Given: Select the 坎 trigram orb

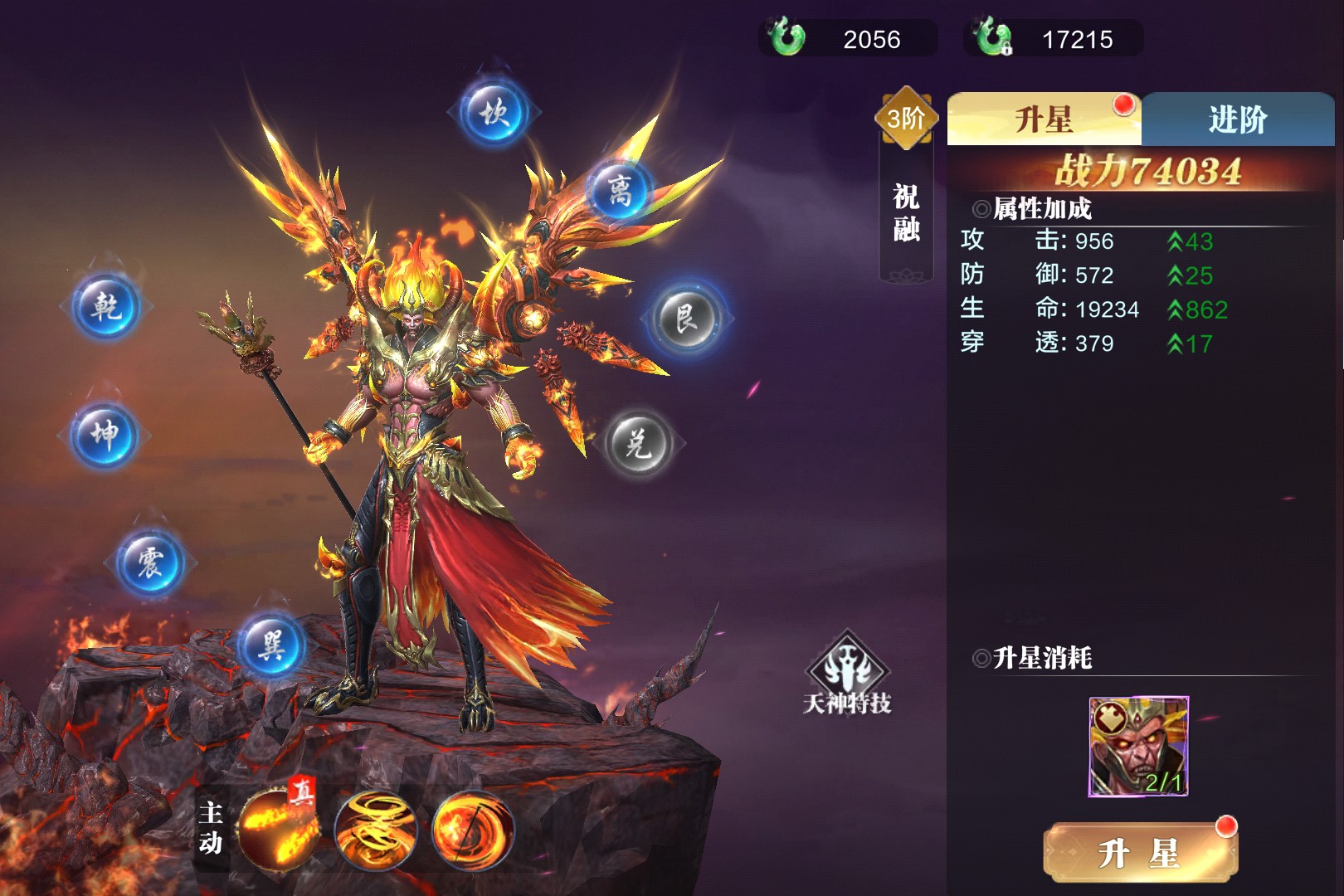Looking at the screenshot, I should click(x=494, y=112).
